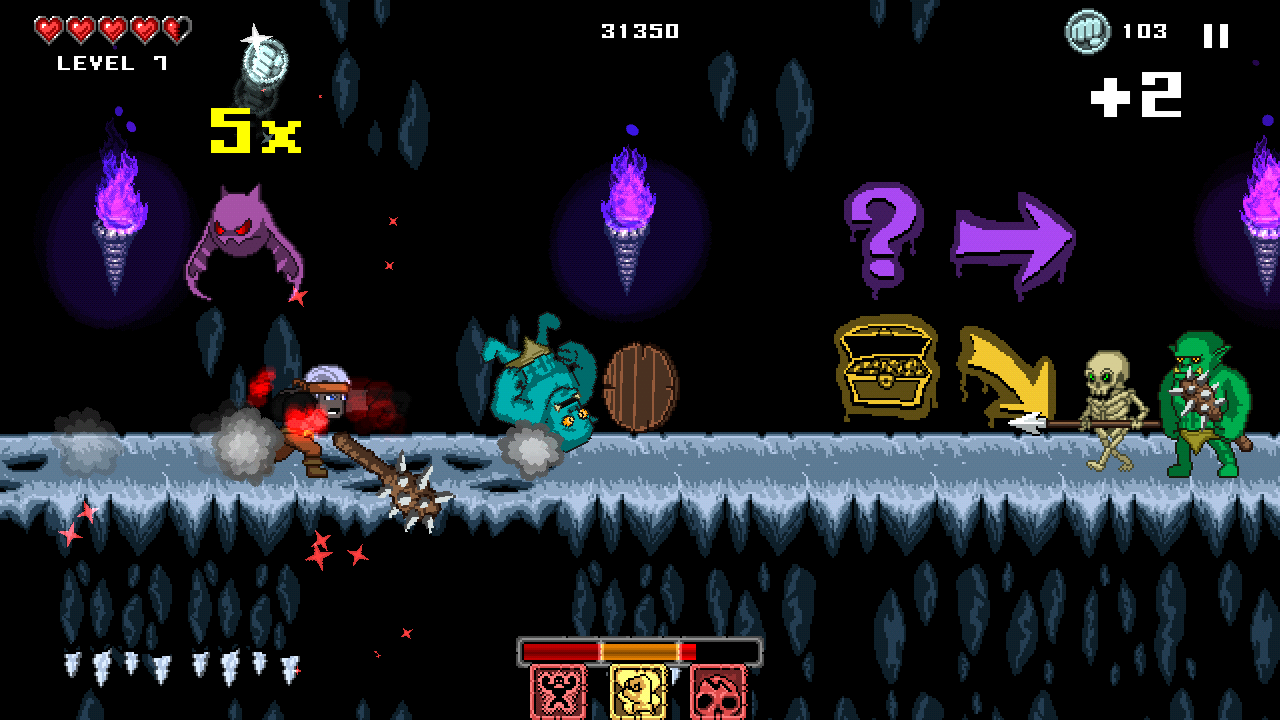Screen dimensions: 1280x720
Task: Click the fist coin counter icon
Action: pyautogui.click(x=1088, y=32)
